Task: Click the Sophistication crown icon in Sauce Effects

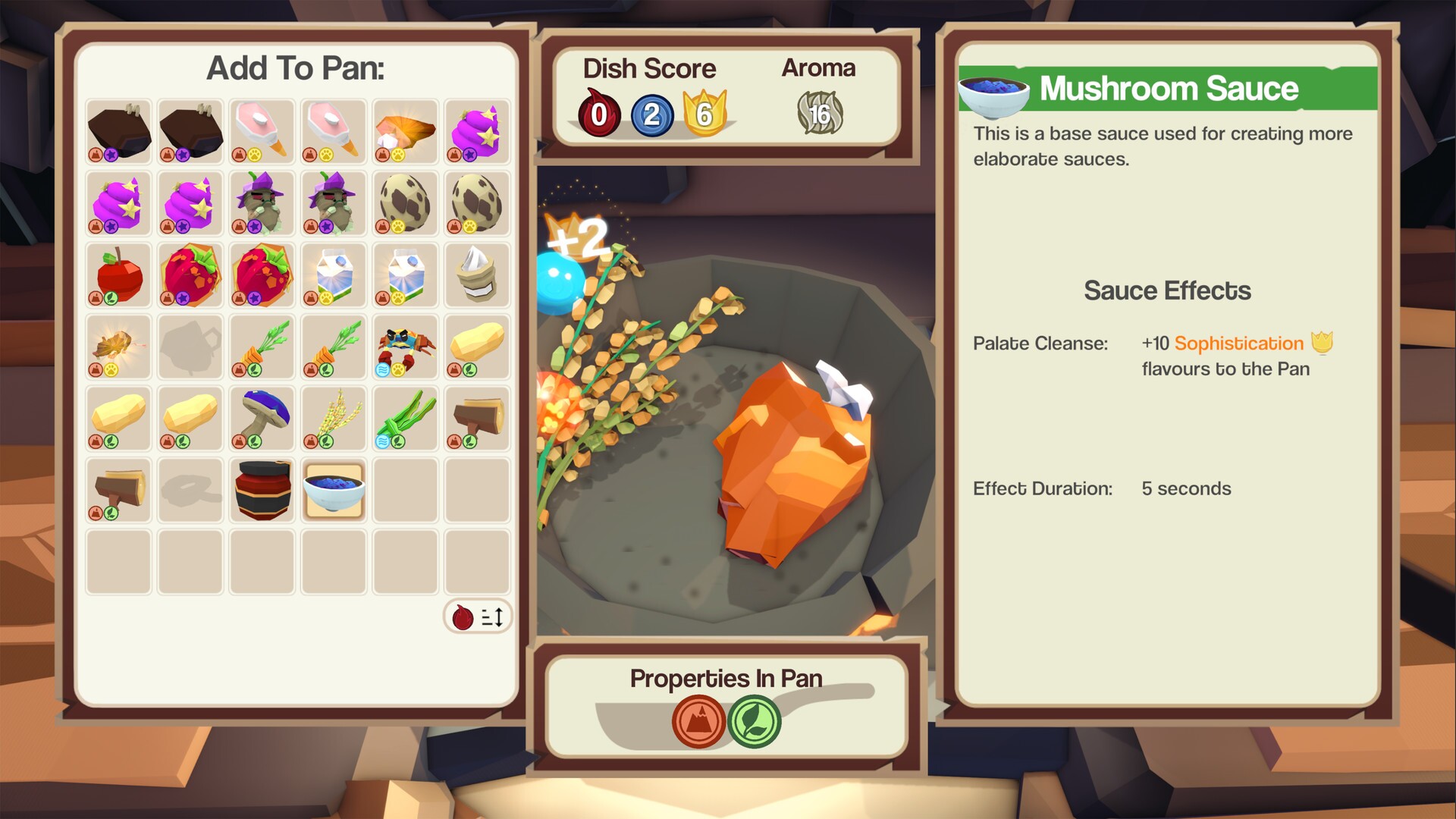Action: pyautogui.click(x=1322, y=343)
